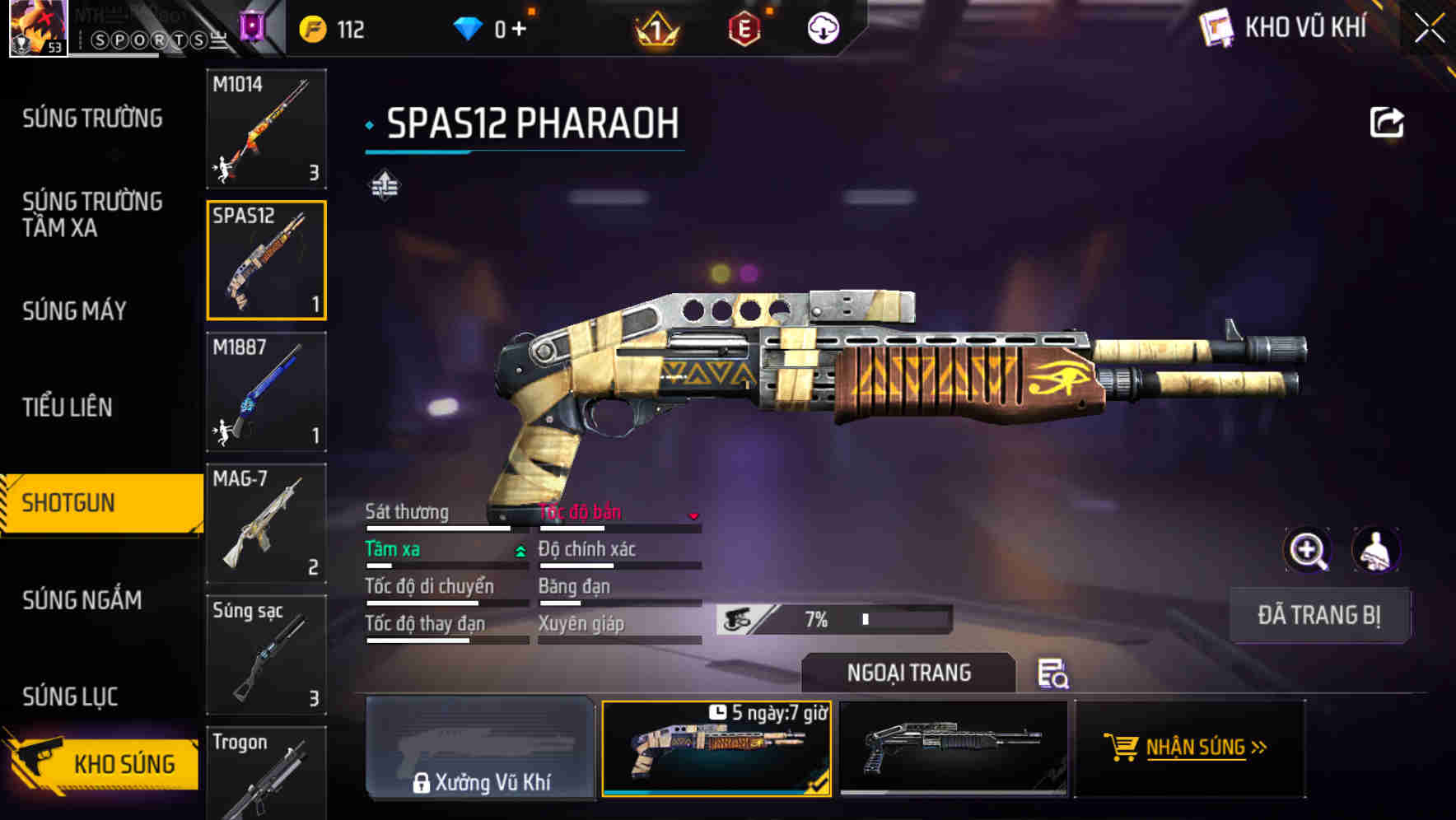Screen dimensions: 1456x820
Task: Click the magnifier zoom icon near ĐÃ TRANG BỊ
Action: tap(1308, 550)
